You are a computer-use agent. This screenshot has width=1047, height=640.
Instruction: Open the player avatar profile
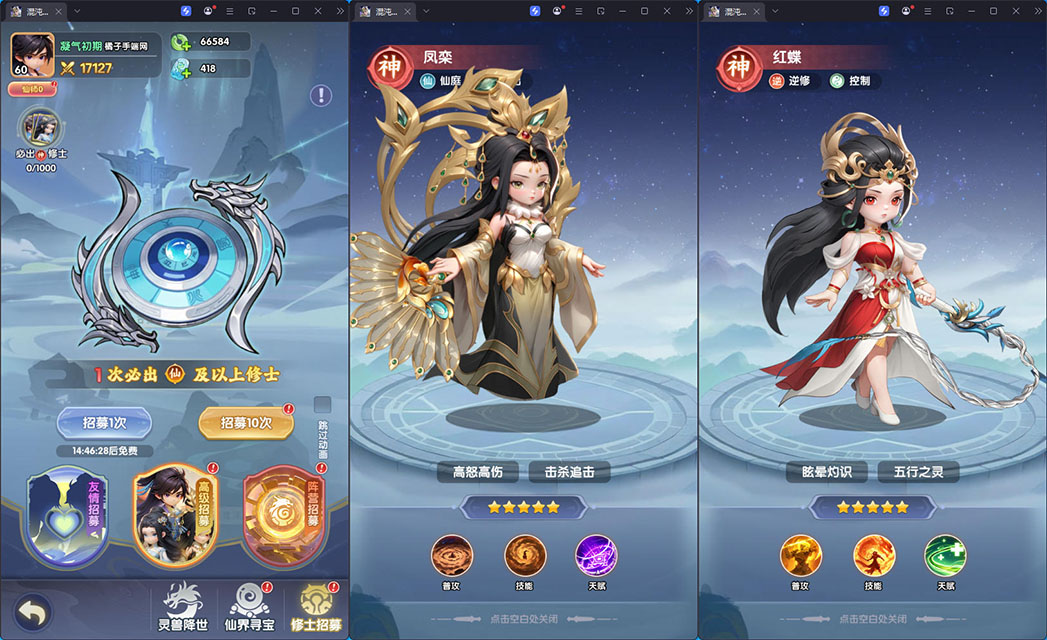pyautogui.click(x=33, y=55)
